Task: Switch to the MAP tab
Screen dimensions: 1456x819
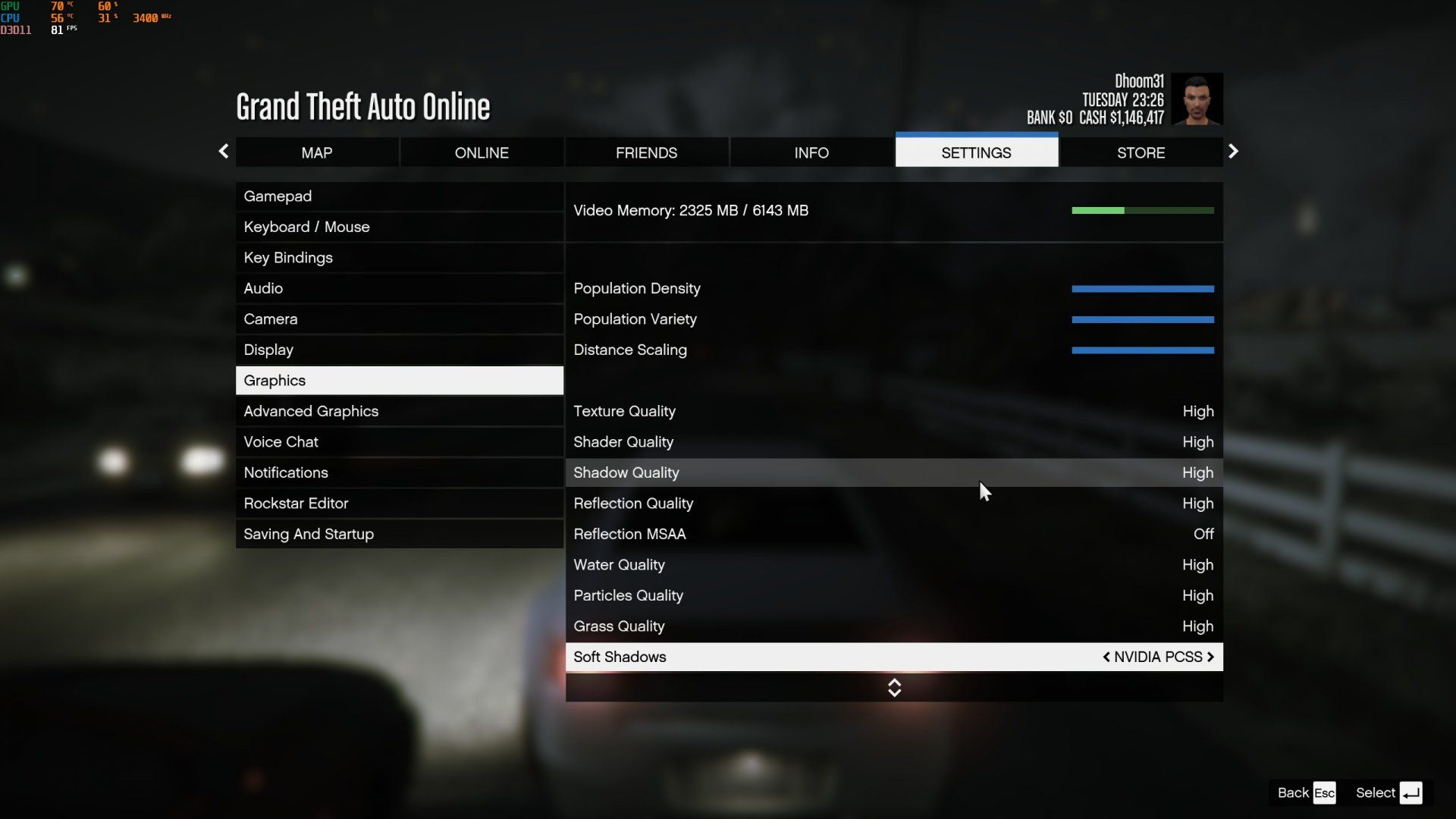Action: click(x=316, y=152)
